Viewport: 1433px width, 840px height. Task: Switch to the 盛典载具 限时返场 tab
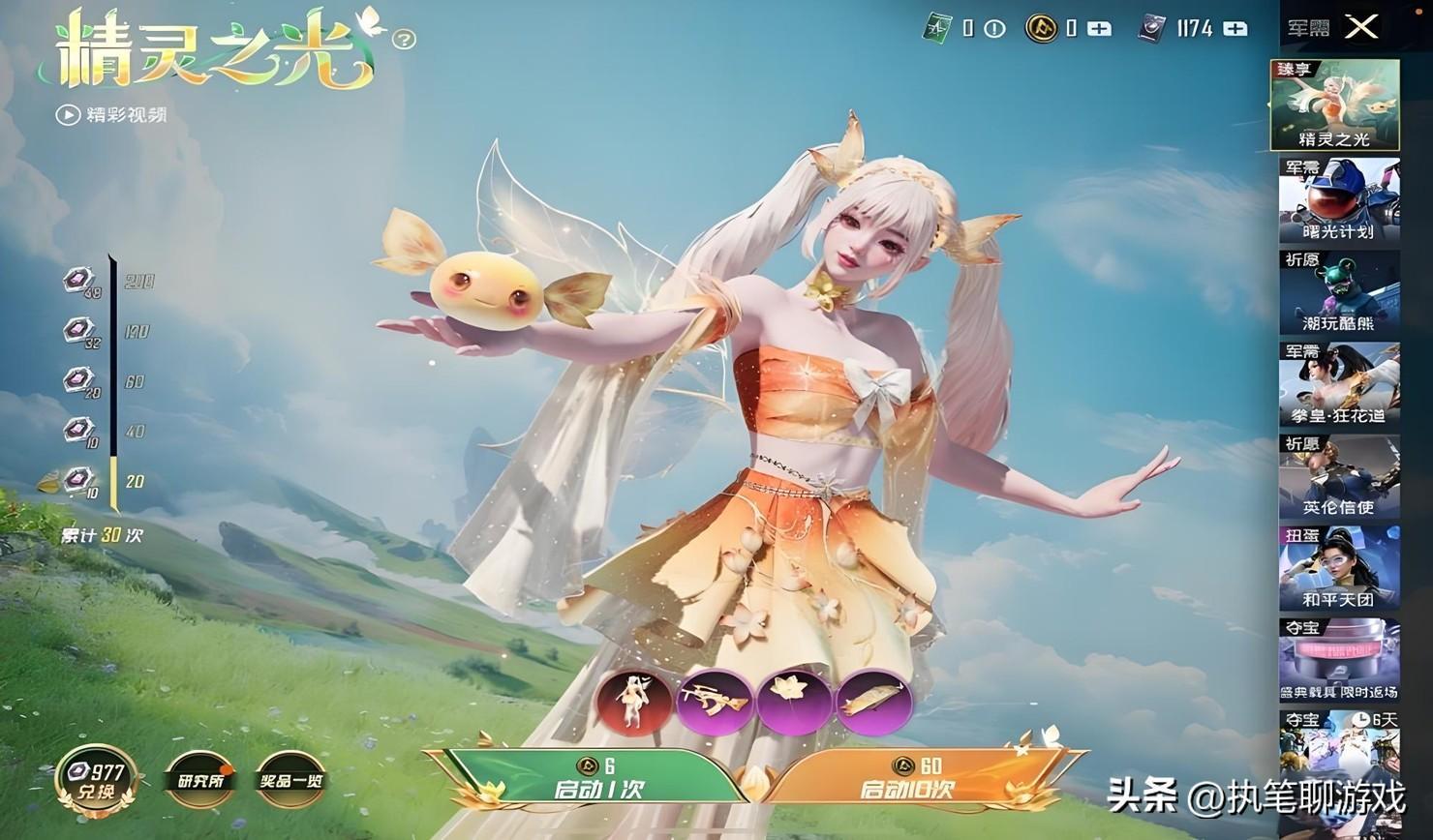click(1339, 660)
